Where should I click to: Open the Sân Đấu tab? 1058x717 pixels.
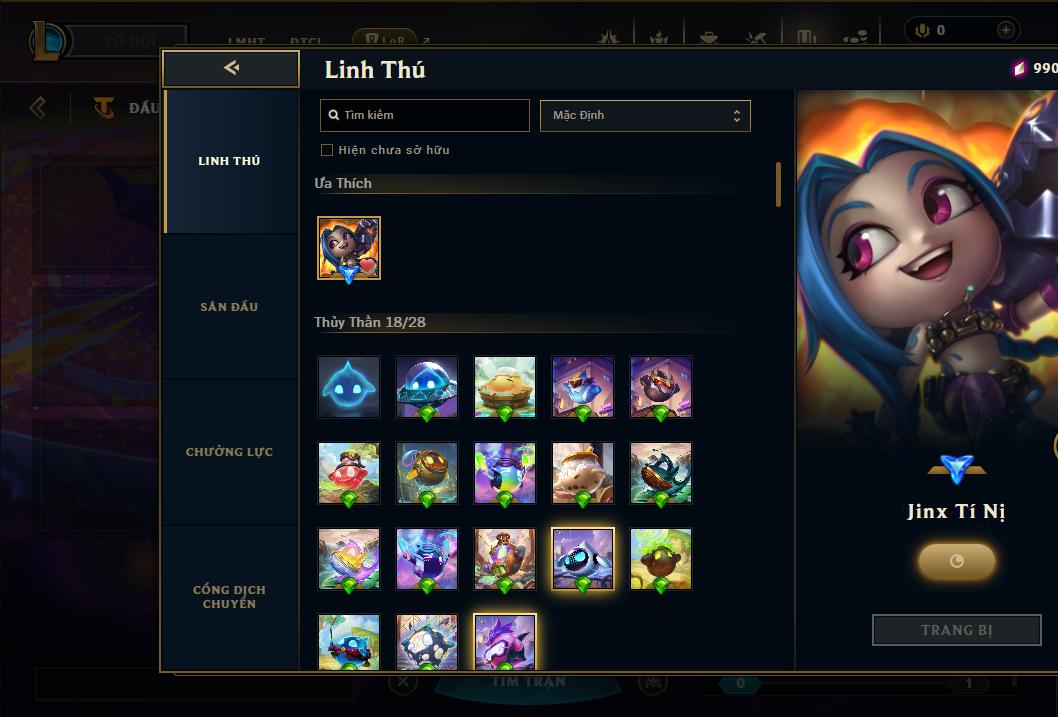pyautogui.click(x=229, y=307)
